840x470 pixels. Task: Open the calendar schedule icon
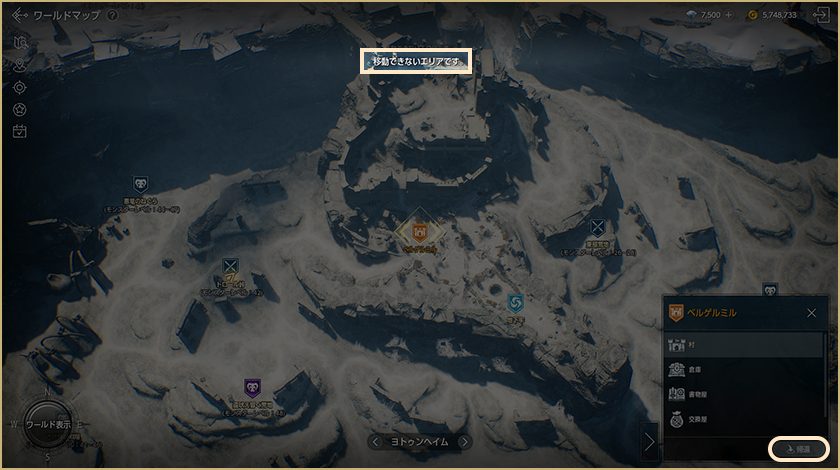pyautogui.click(x=20, y=131)
